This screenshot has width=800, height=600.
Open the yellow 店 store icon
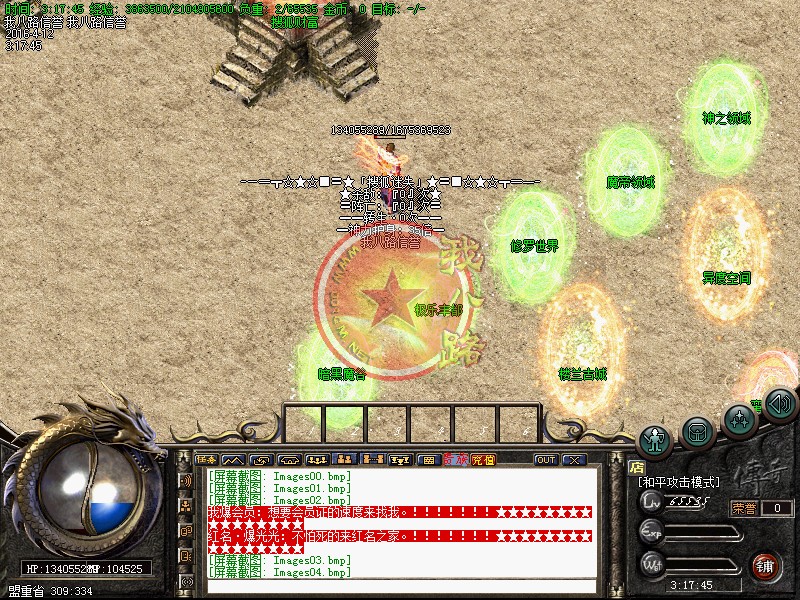tap(637, 466)
